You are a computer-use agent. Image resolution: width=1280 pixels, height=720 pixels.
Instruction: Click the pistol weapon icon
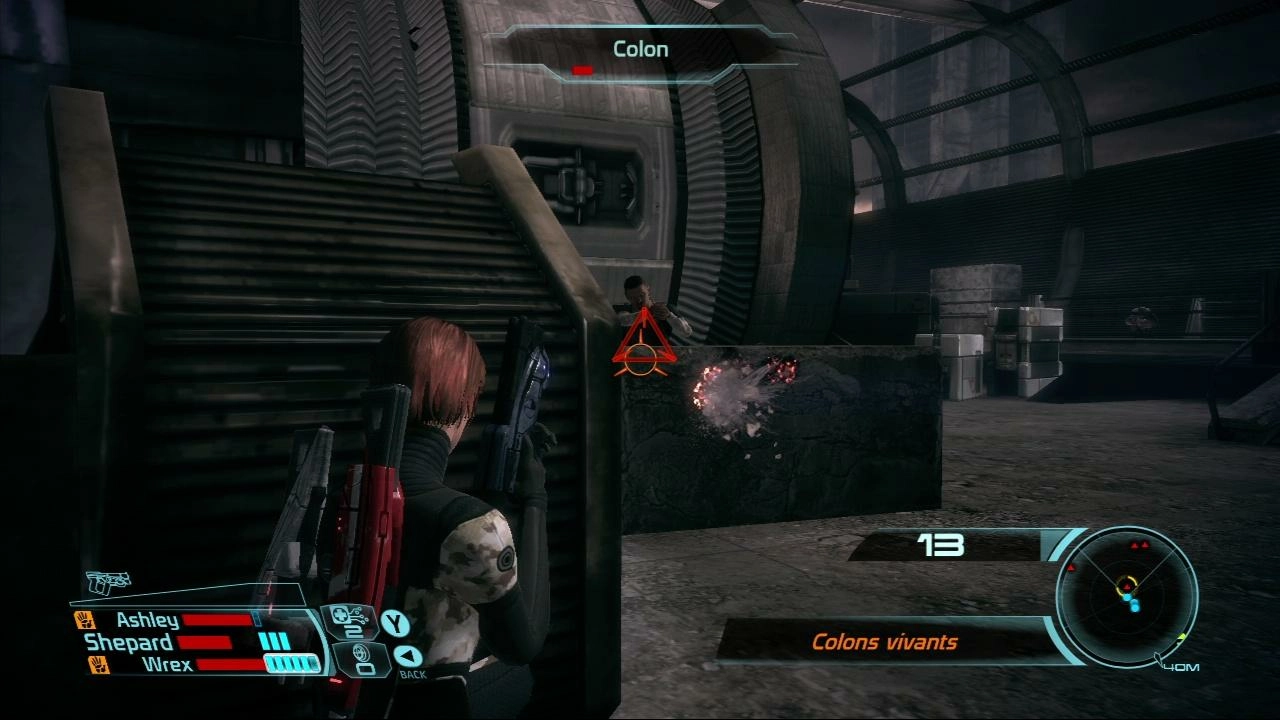pos(109,583)
